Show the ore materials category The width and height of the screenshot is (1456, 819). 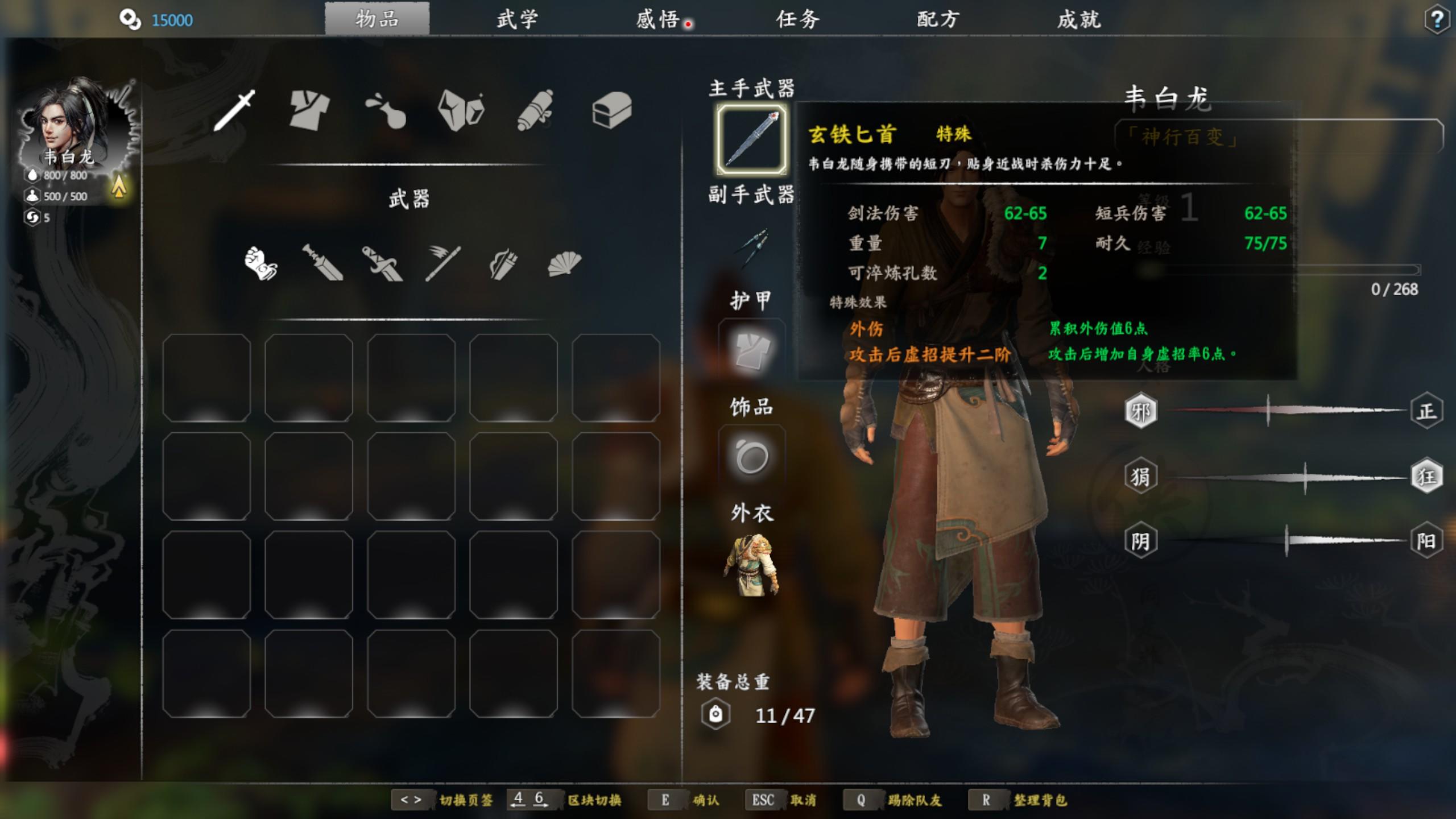(461, 110)
